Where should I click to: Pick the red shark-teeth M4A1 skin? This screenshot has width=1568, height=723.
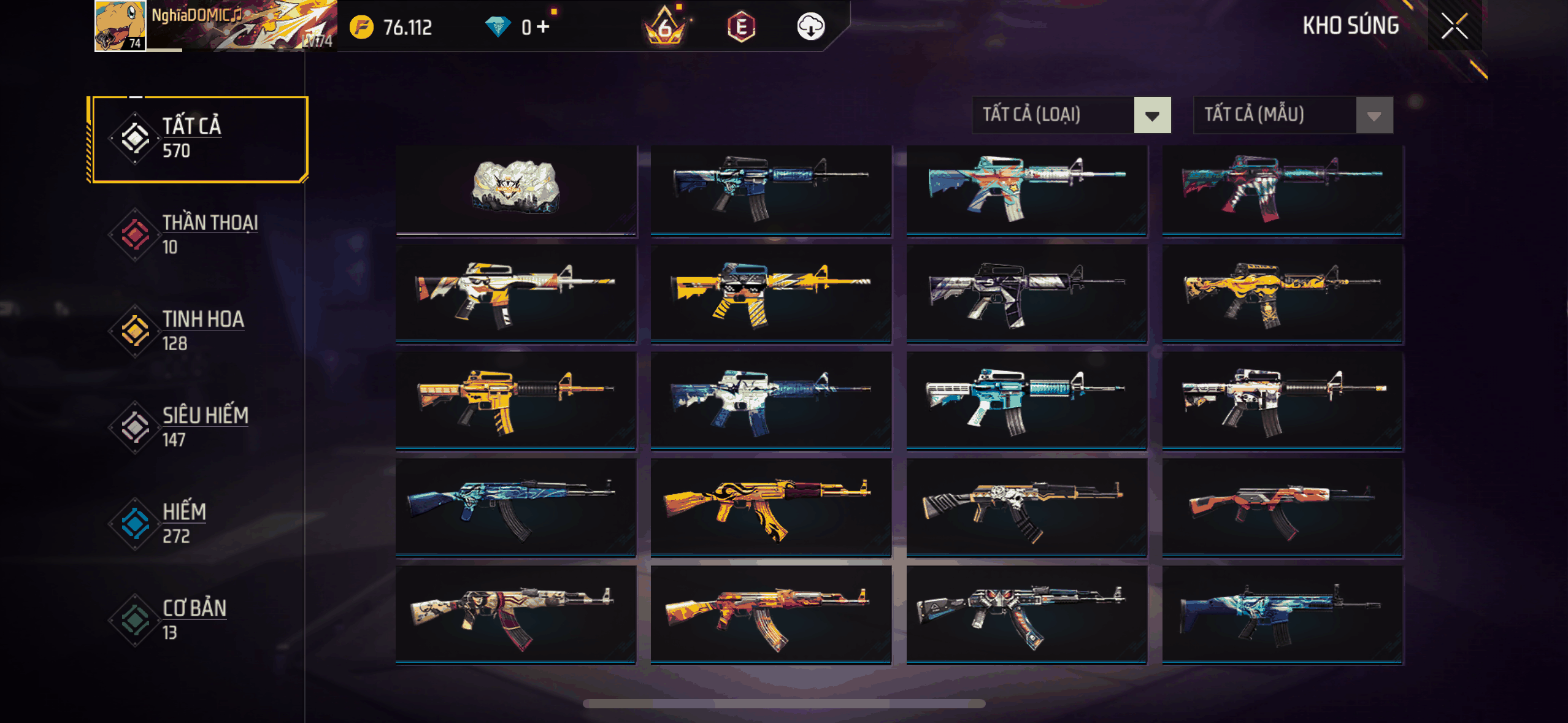(1282, 188)
